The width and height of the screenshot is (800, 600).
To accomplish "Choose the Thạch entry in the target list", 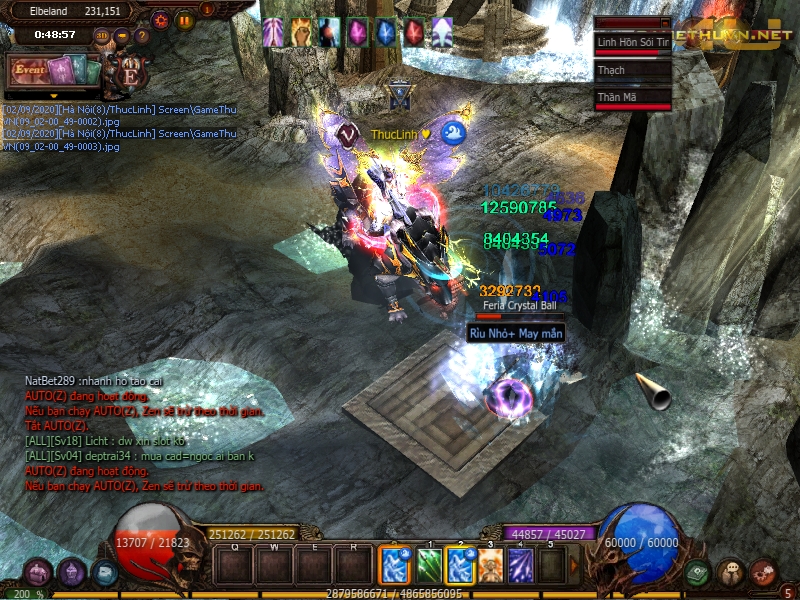I will coord(632,70).
